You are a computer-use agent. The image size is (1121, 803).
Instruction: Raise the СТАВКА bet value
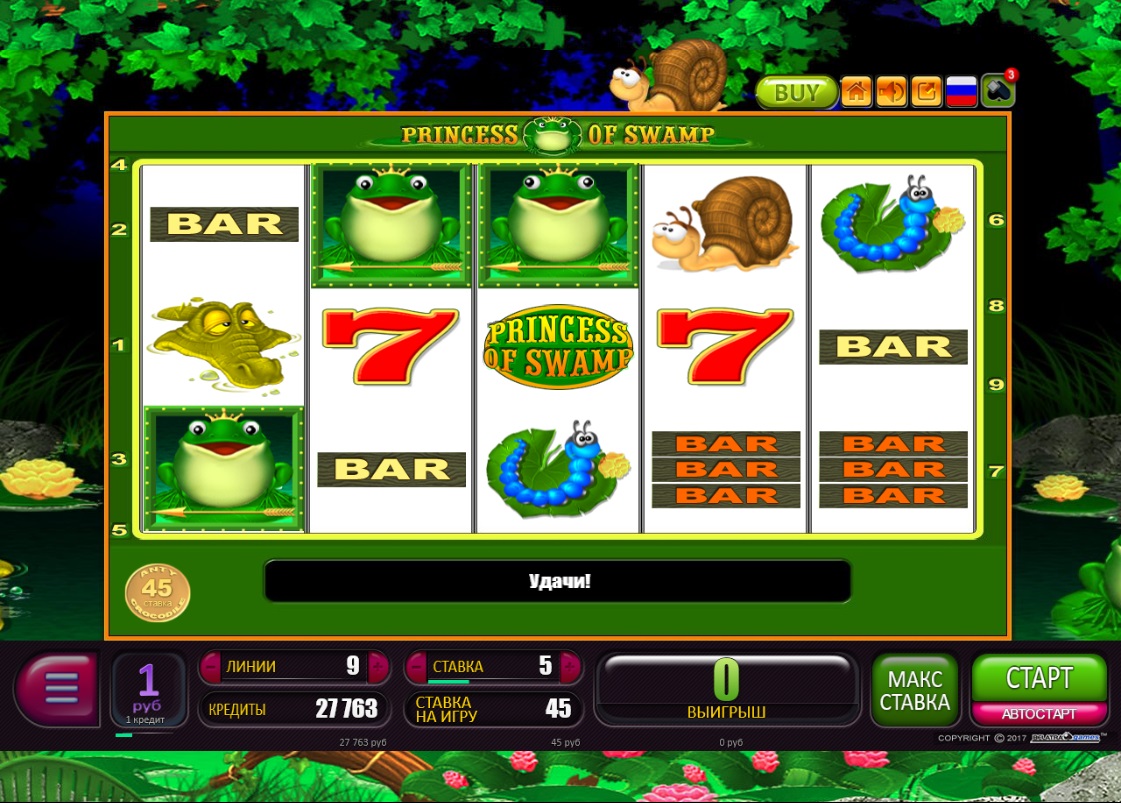click(x=570, y=666)
